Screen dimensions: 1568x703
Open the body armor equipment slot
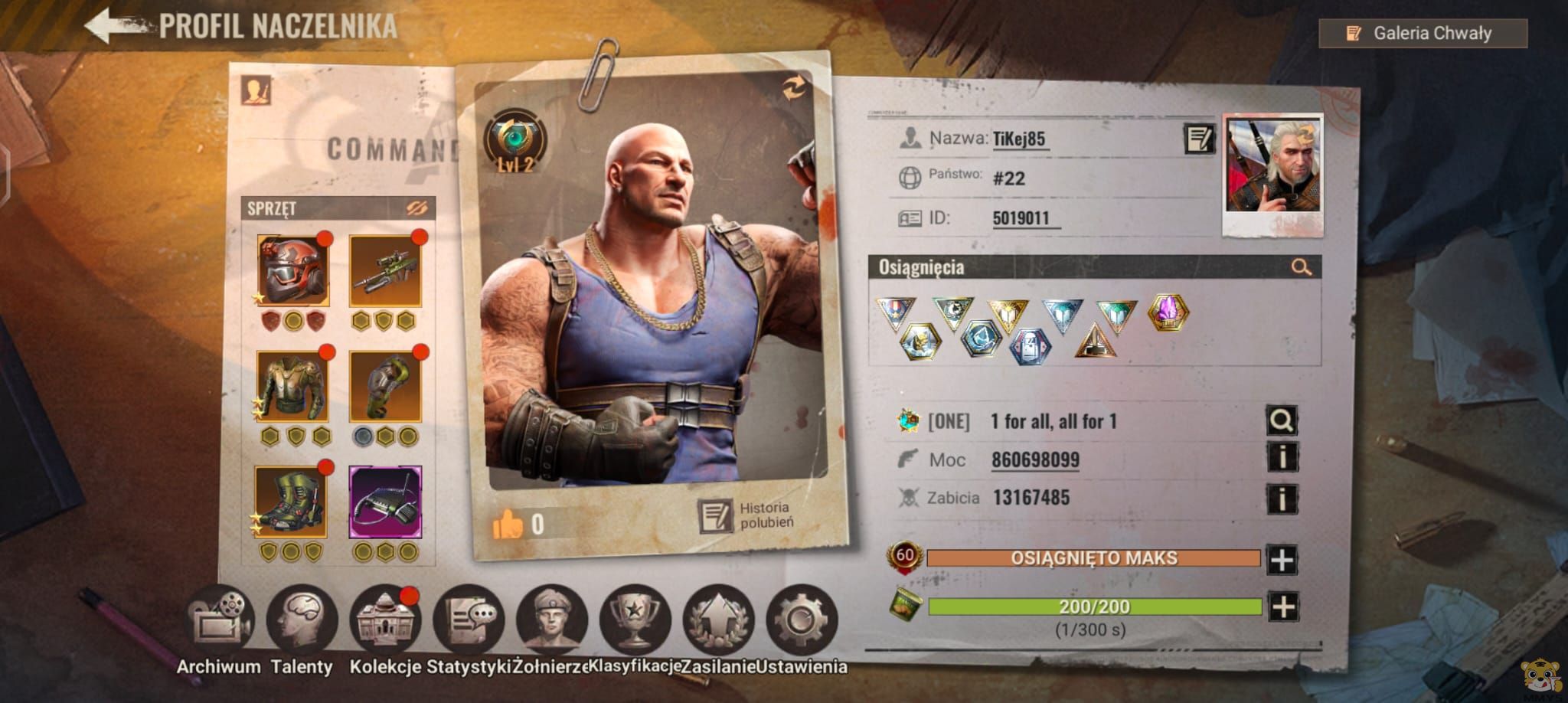point(293,387)
